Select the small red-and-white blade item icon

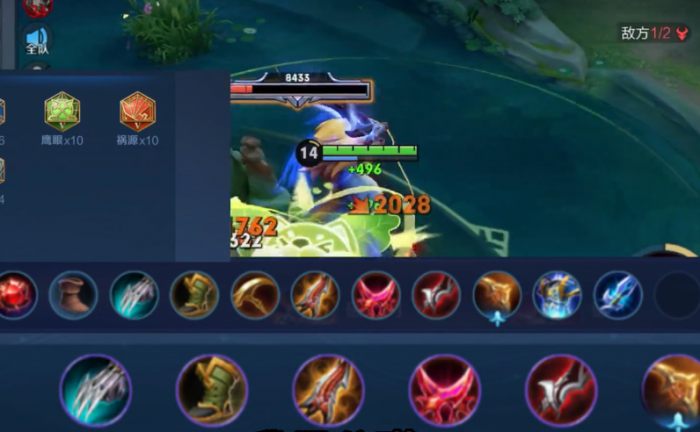click(x=436, y=295)
